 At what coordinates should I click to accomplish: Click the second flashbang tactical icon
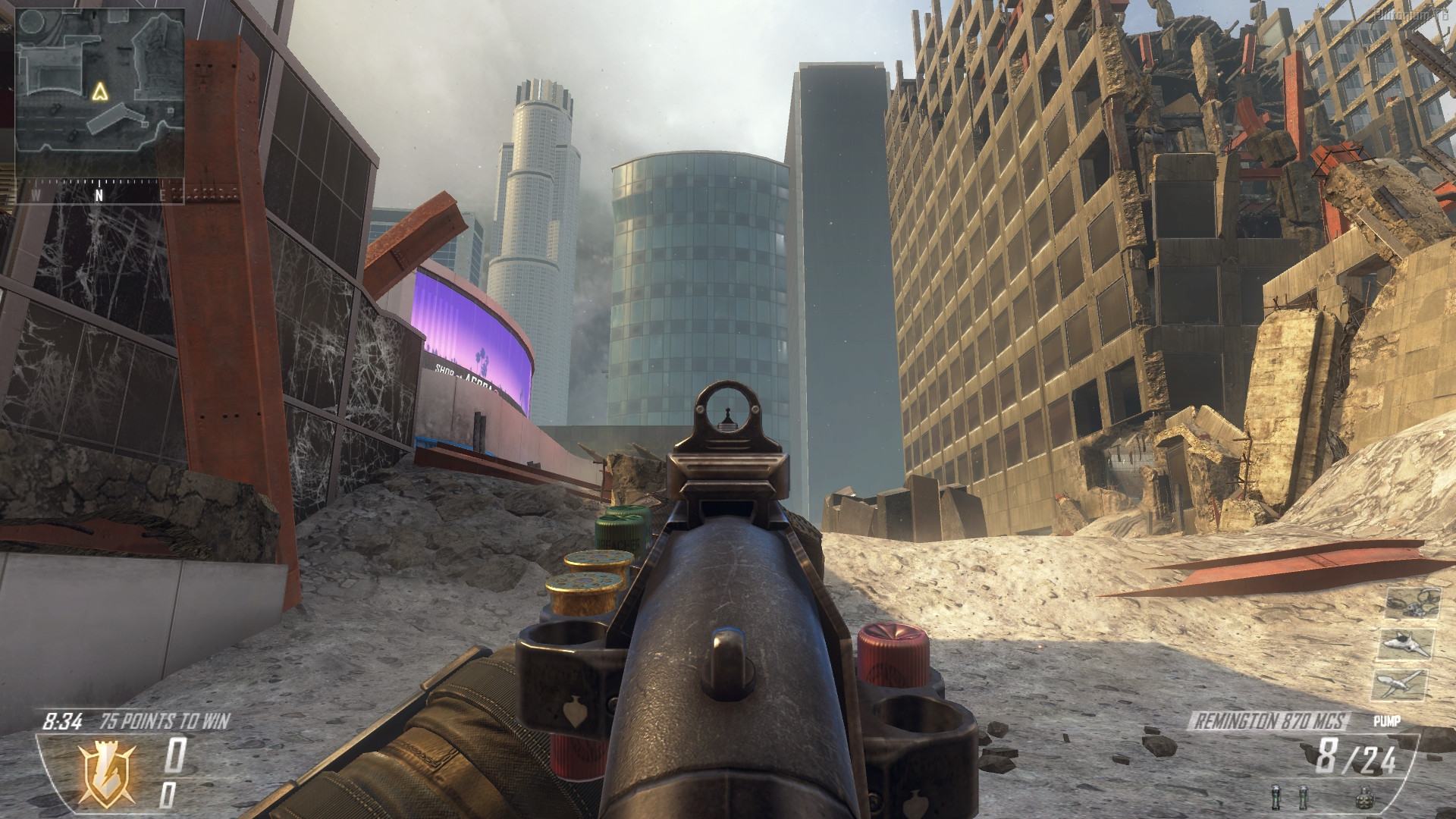coord(1304,797)
